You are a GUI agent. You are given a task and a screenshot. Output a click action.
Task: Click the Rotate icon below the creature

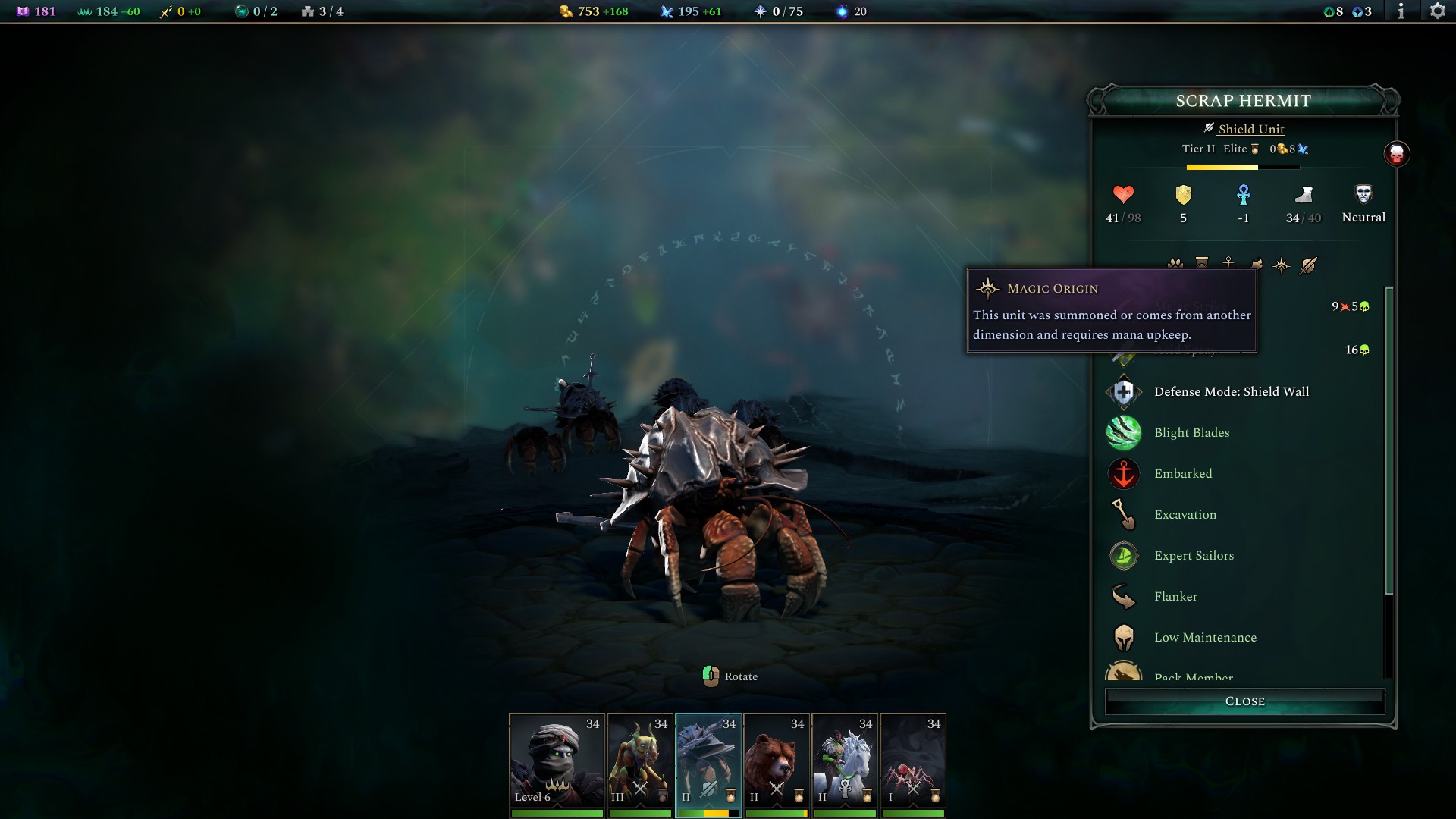coord(711,675)
